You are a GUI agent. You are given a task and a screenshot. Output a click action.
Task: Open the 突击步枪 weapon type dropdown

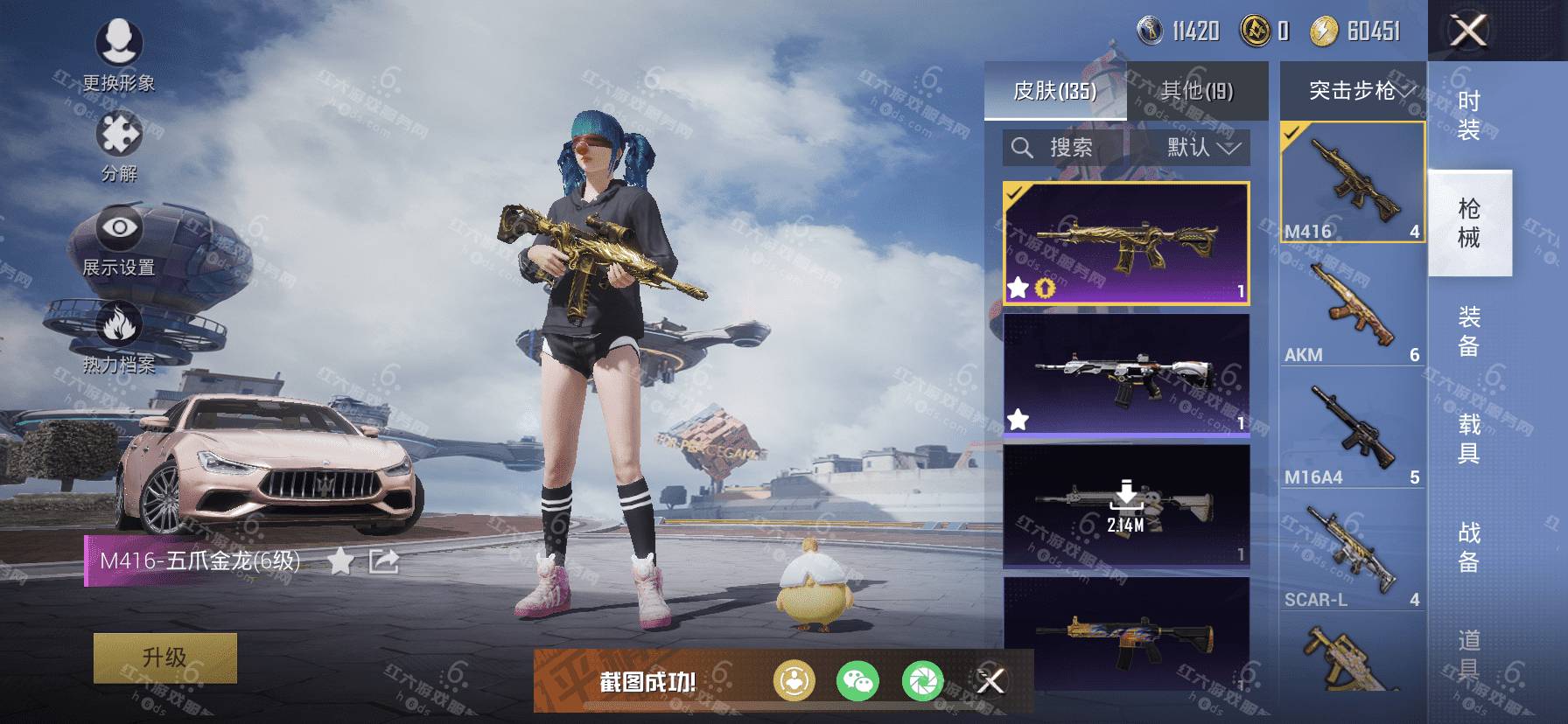click(1353, 91)
